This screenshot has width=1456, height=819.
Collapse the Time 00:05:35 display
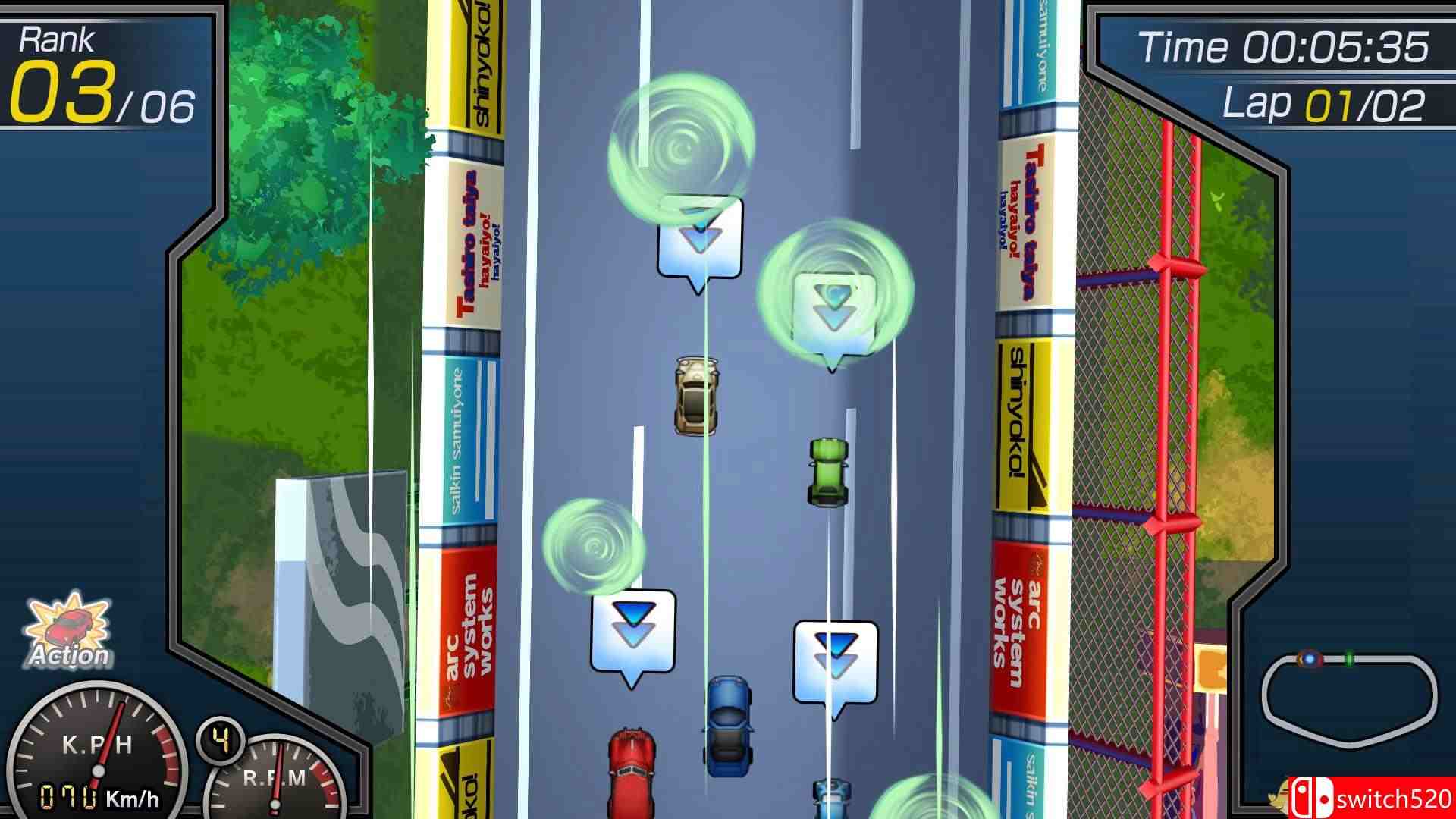tap(1289, 45)
